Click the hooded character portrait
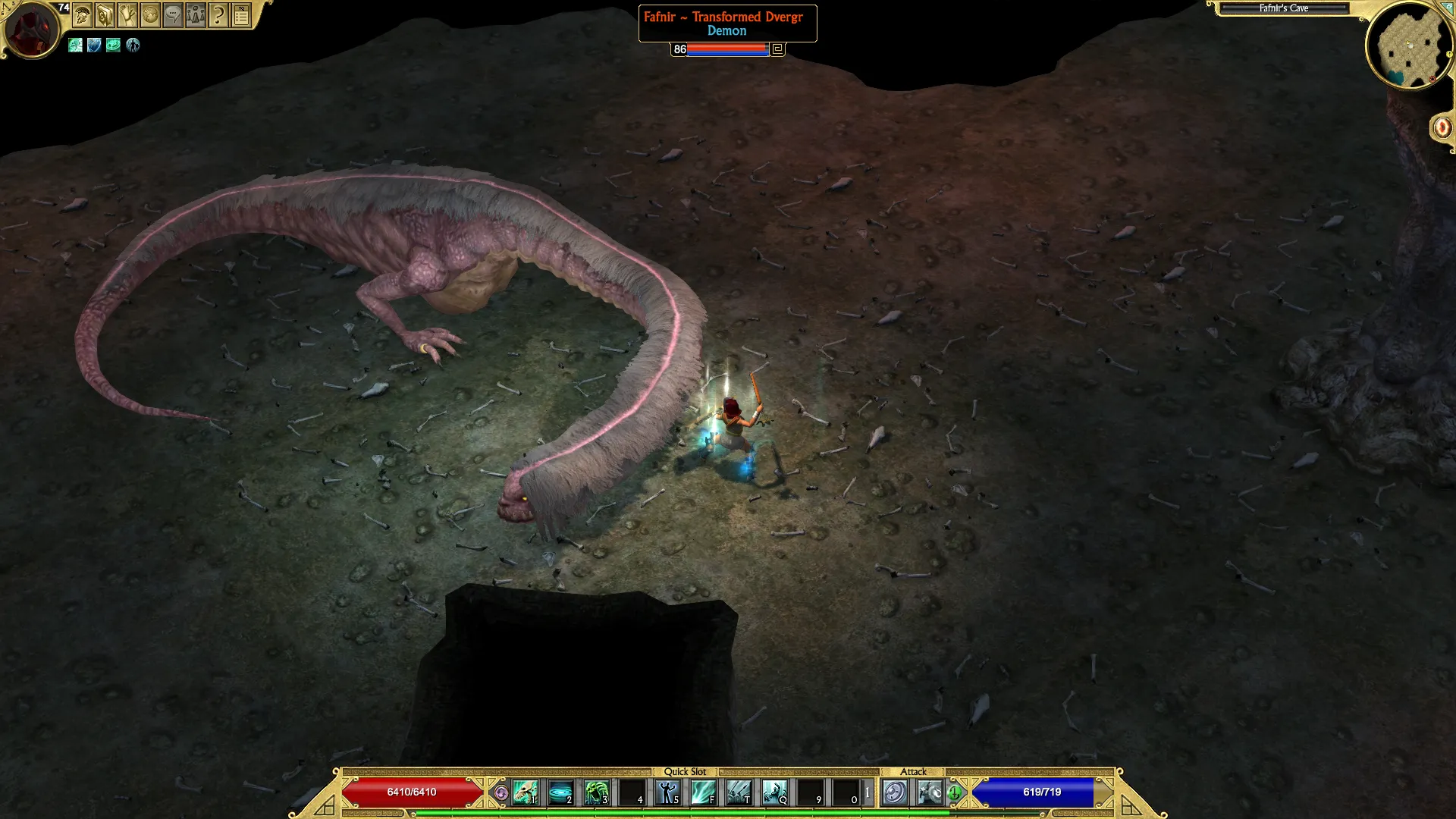 (30, 29)
